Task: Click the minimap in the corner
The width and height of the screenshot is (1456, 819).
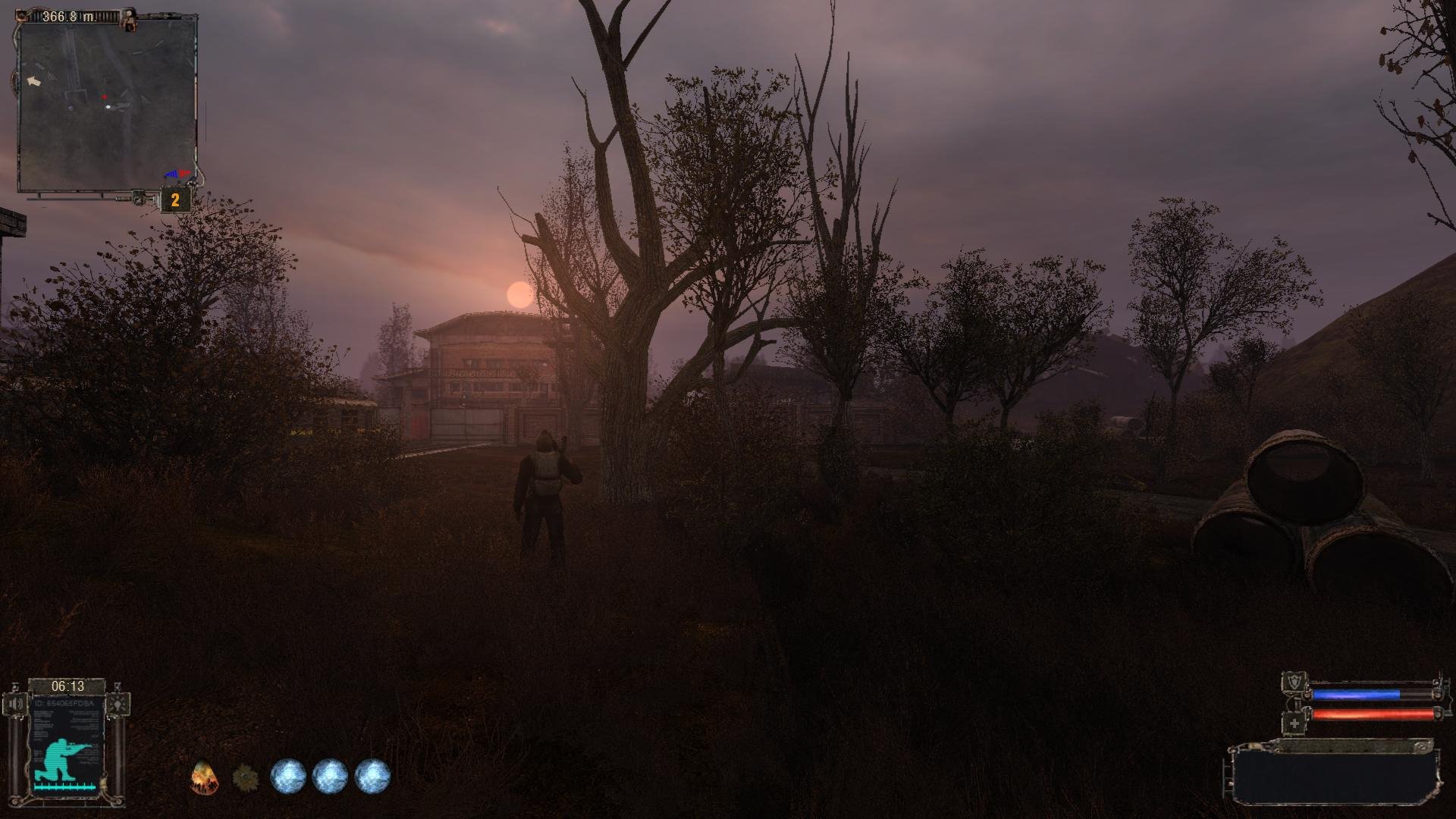Action: click(106, 105)
